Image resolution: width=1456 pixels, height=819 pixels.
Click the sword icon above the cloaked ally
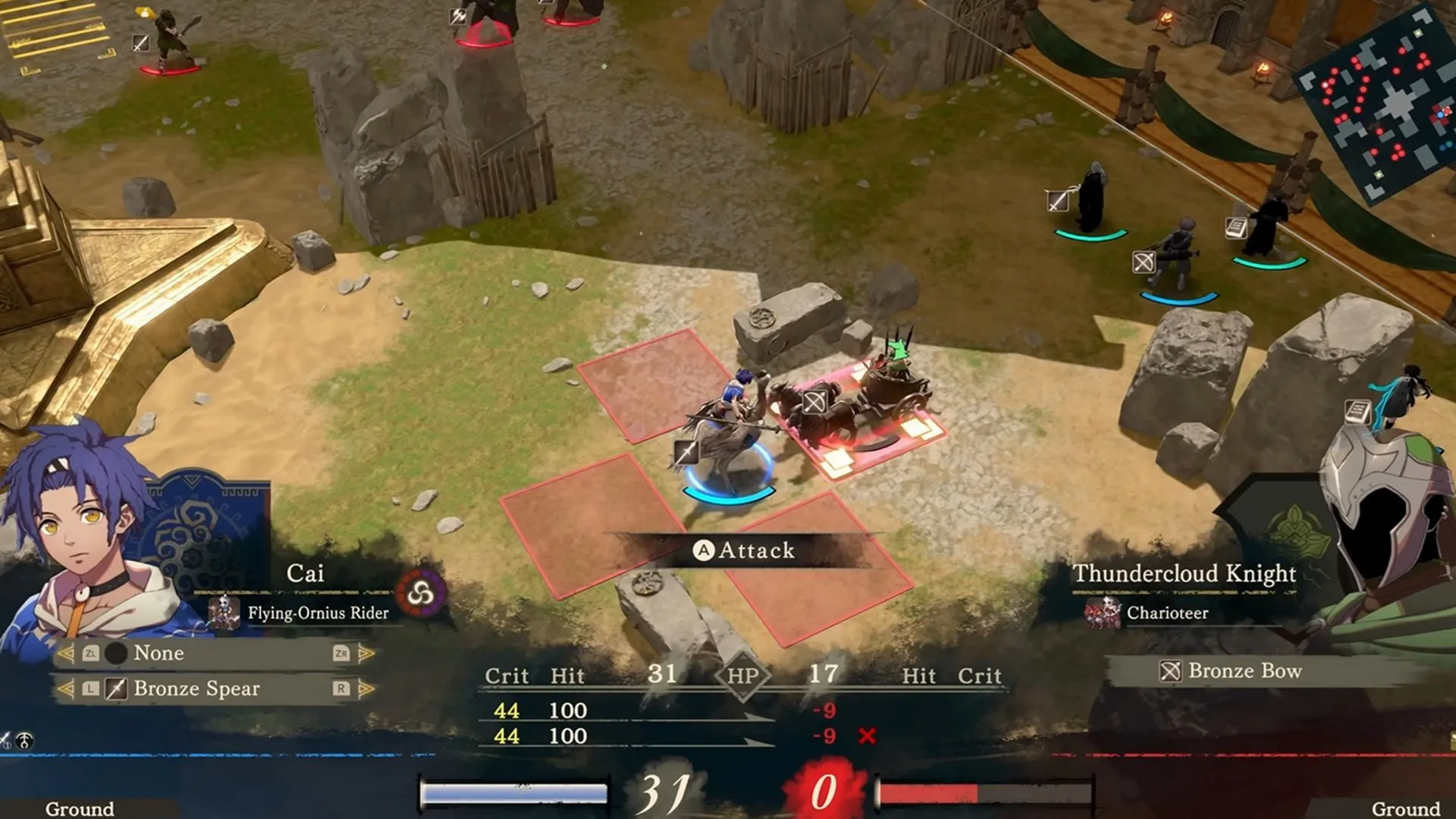[x=1058, y=201]
